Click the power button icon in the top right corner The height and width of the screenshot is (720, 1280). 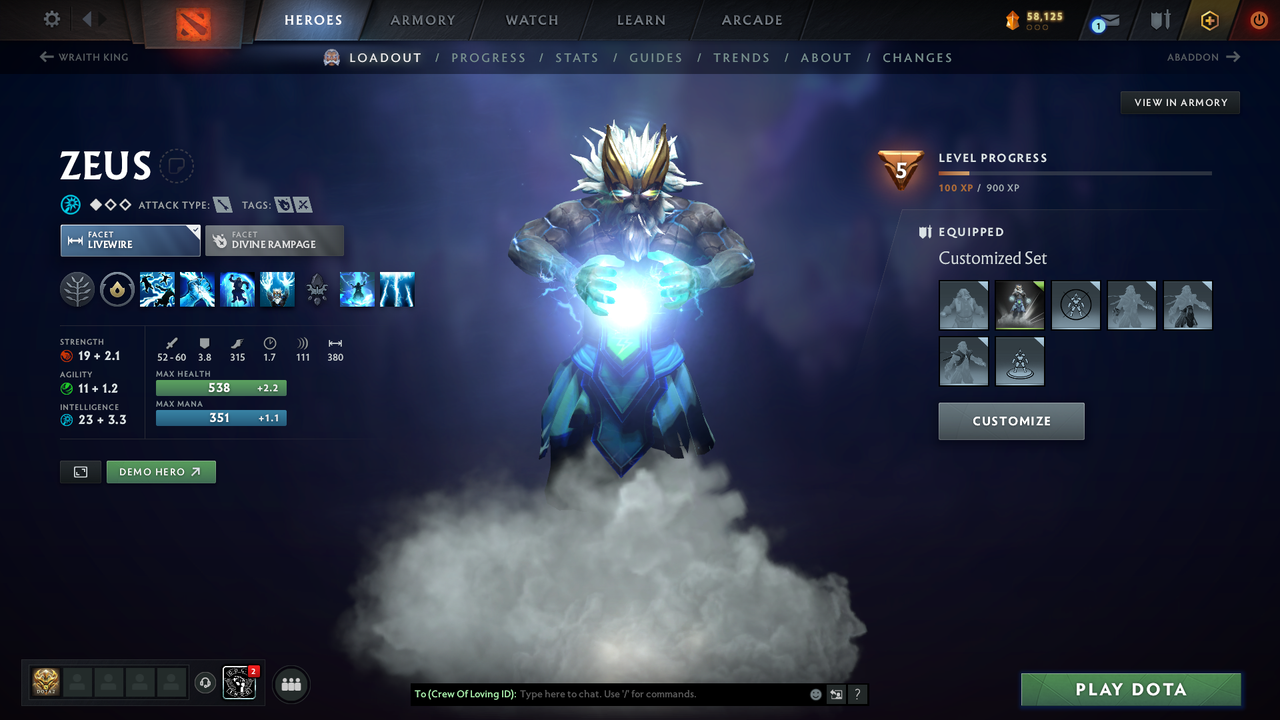(x=1258, y=19)
